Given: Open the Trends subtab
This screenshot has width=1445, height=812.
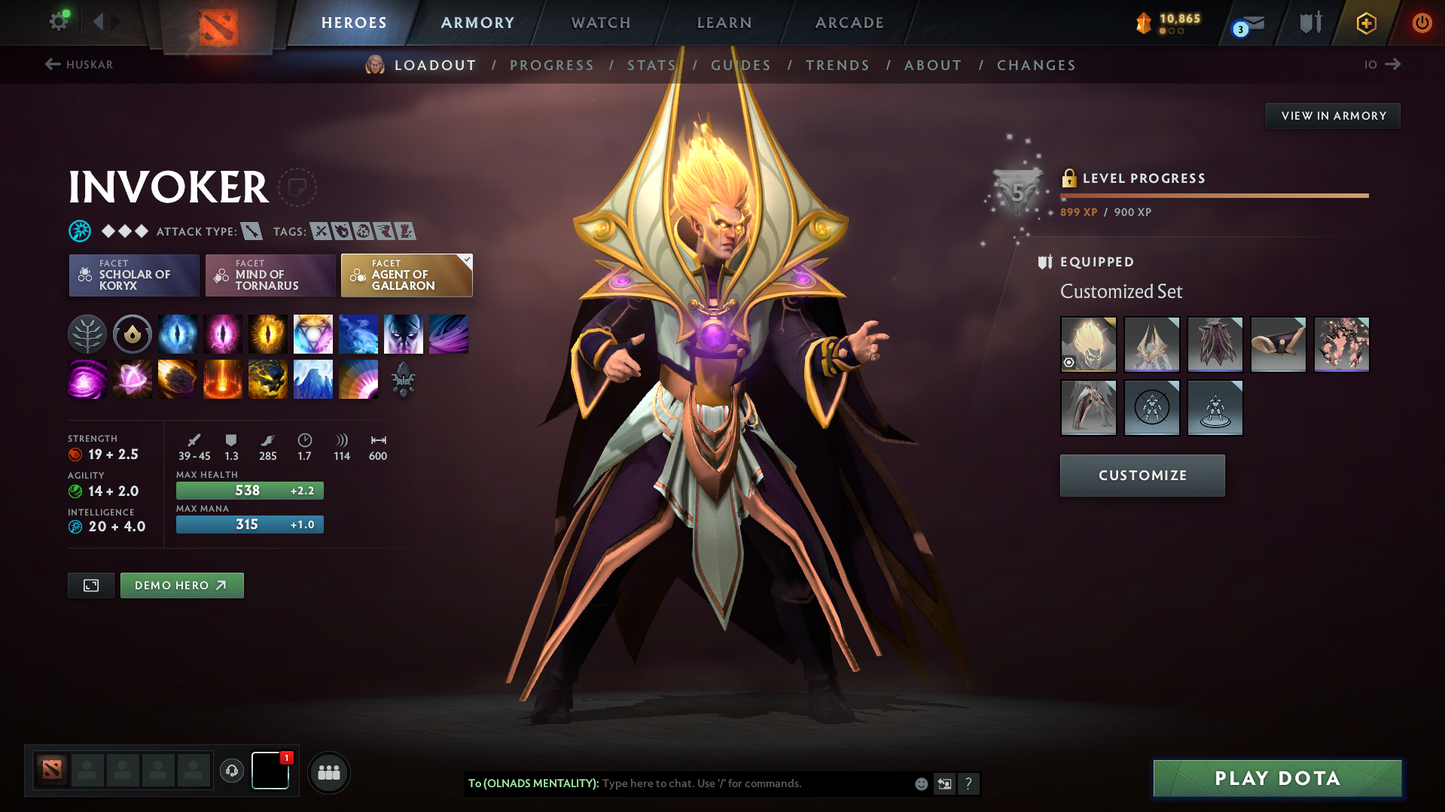Looking at the screenshot, I should 837,65.
